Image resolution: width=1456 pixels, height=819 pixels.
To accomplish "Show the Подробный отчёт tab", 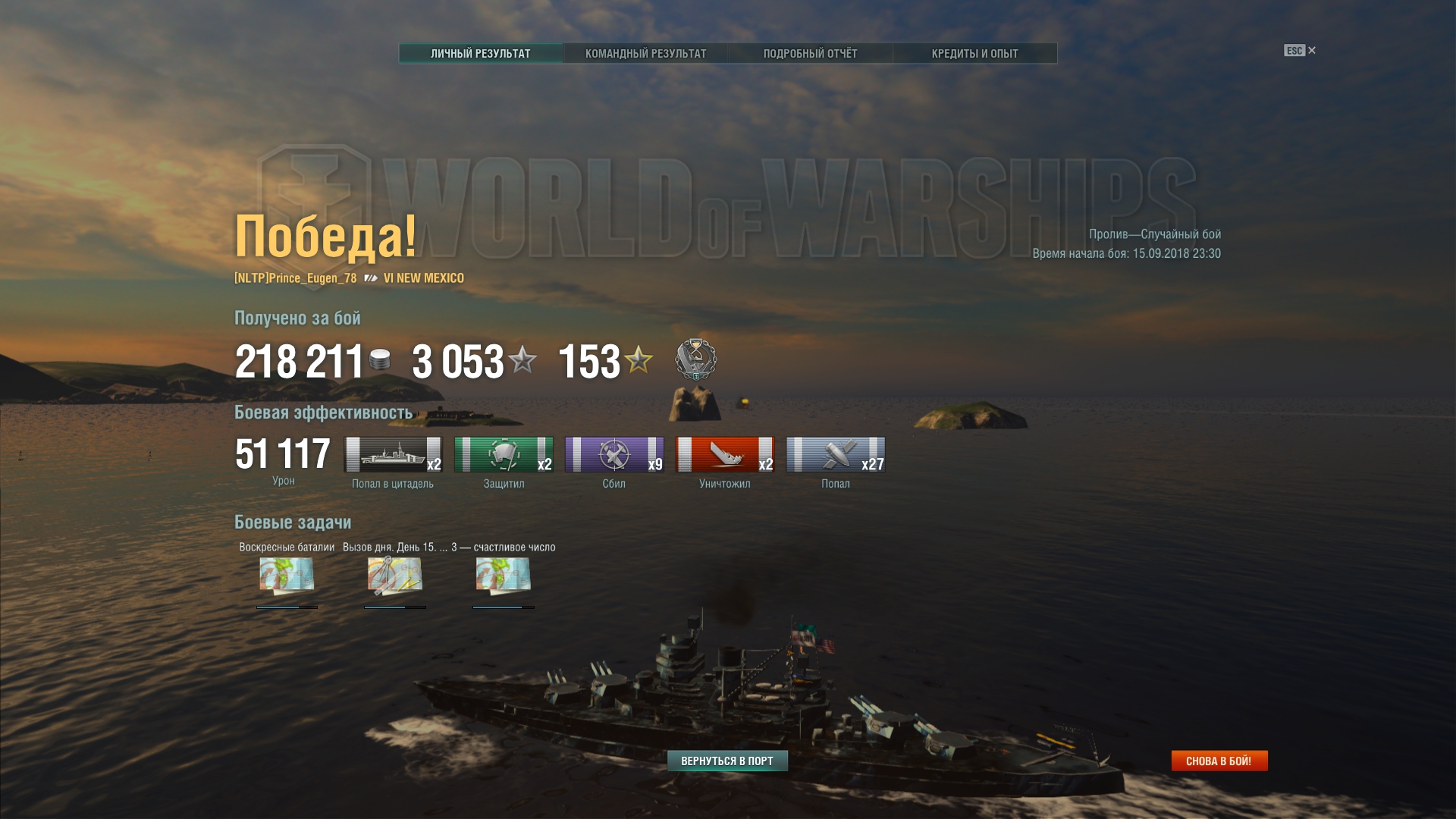I will click(x=810, y=53).
